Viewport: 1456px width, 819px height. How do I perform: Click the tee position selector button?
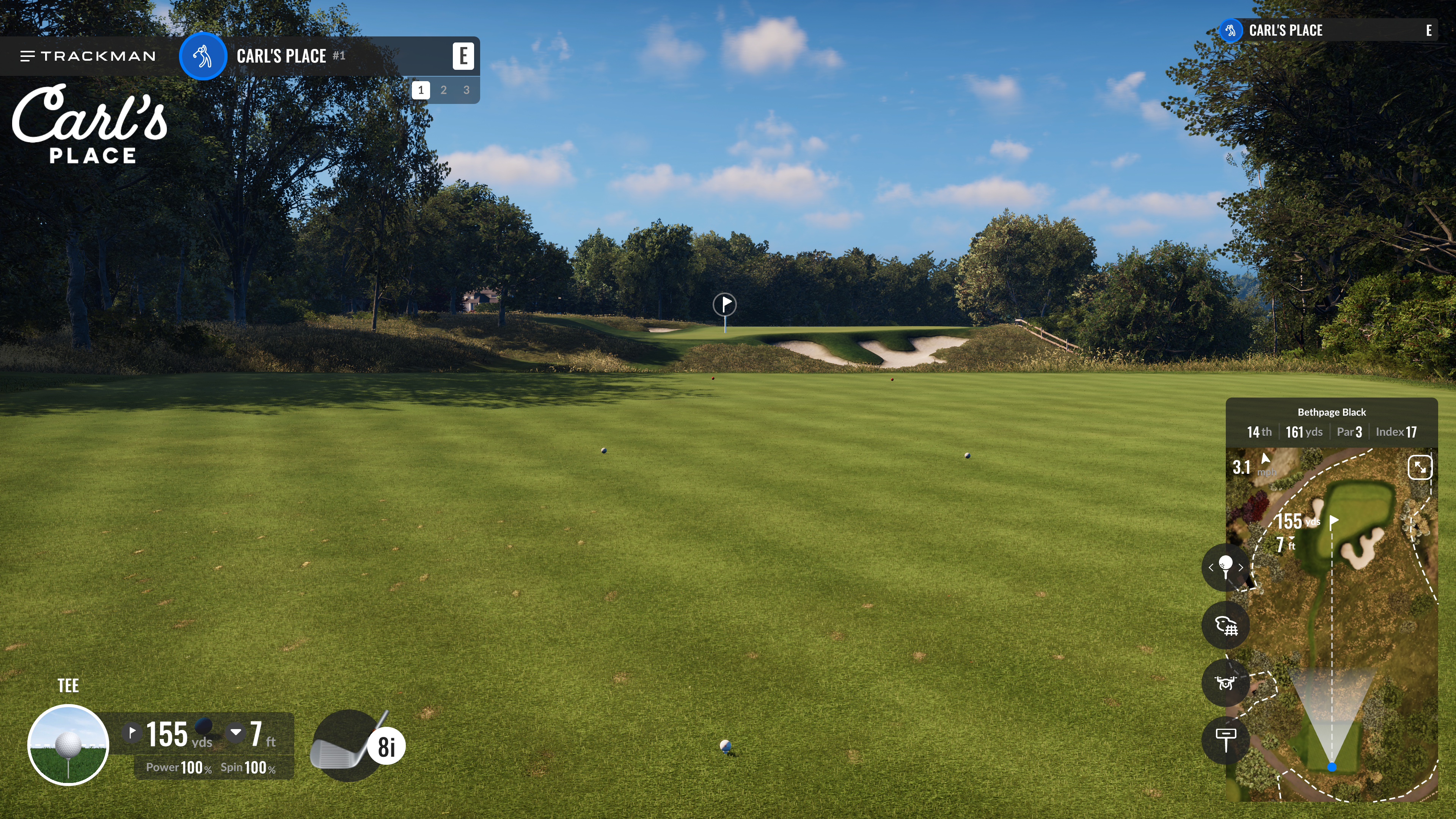[x=1225, y=567]
